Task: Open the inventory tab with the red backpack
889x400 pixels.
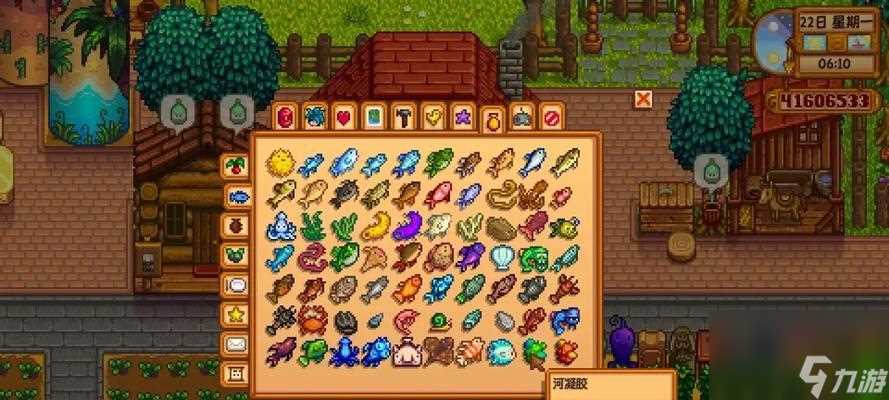Action: pos(285,117)
